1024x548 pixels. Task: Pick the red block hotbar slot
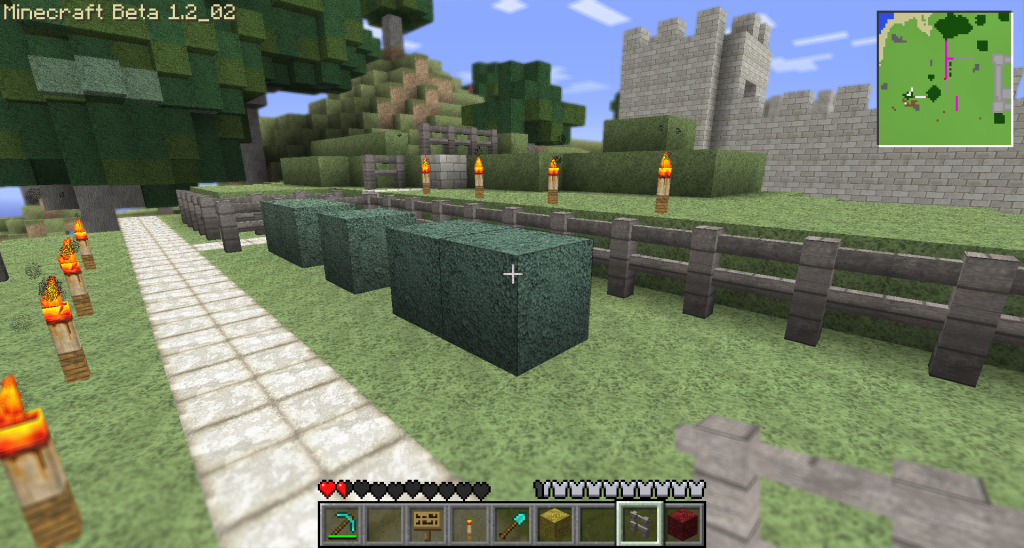683,523
